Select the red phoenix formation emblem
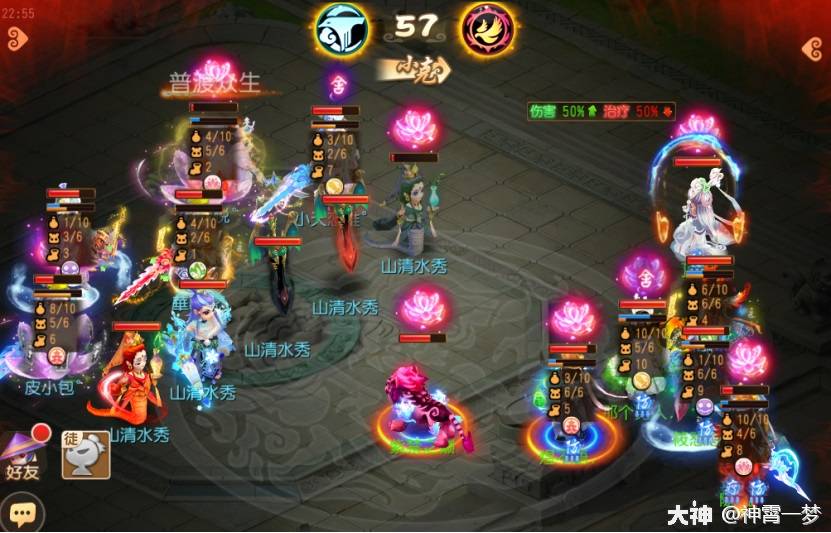 point(487,29)
